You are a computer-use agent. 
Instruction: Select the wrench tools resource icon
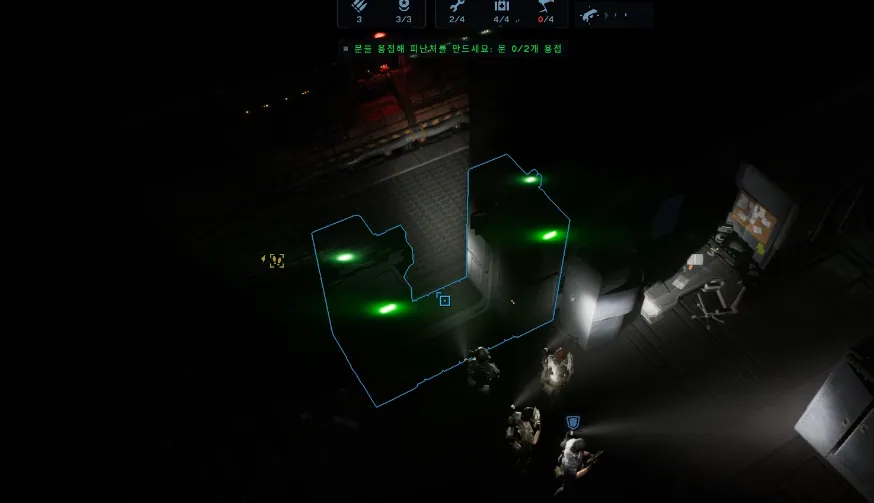(457, 6)
